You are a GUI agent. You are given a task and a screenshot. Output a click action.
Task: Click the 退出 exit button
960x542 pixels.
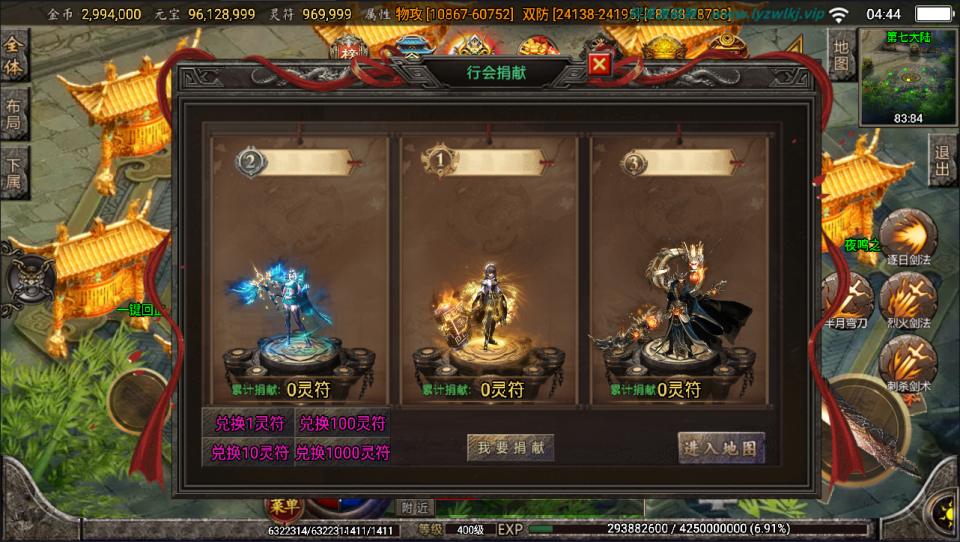coord(941,163)
